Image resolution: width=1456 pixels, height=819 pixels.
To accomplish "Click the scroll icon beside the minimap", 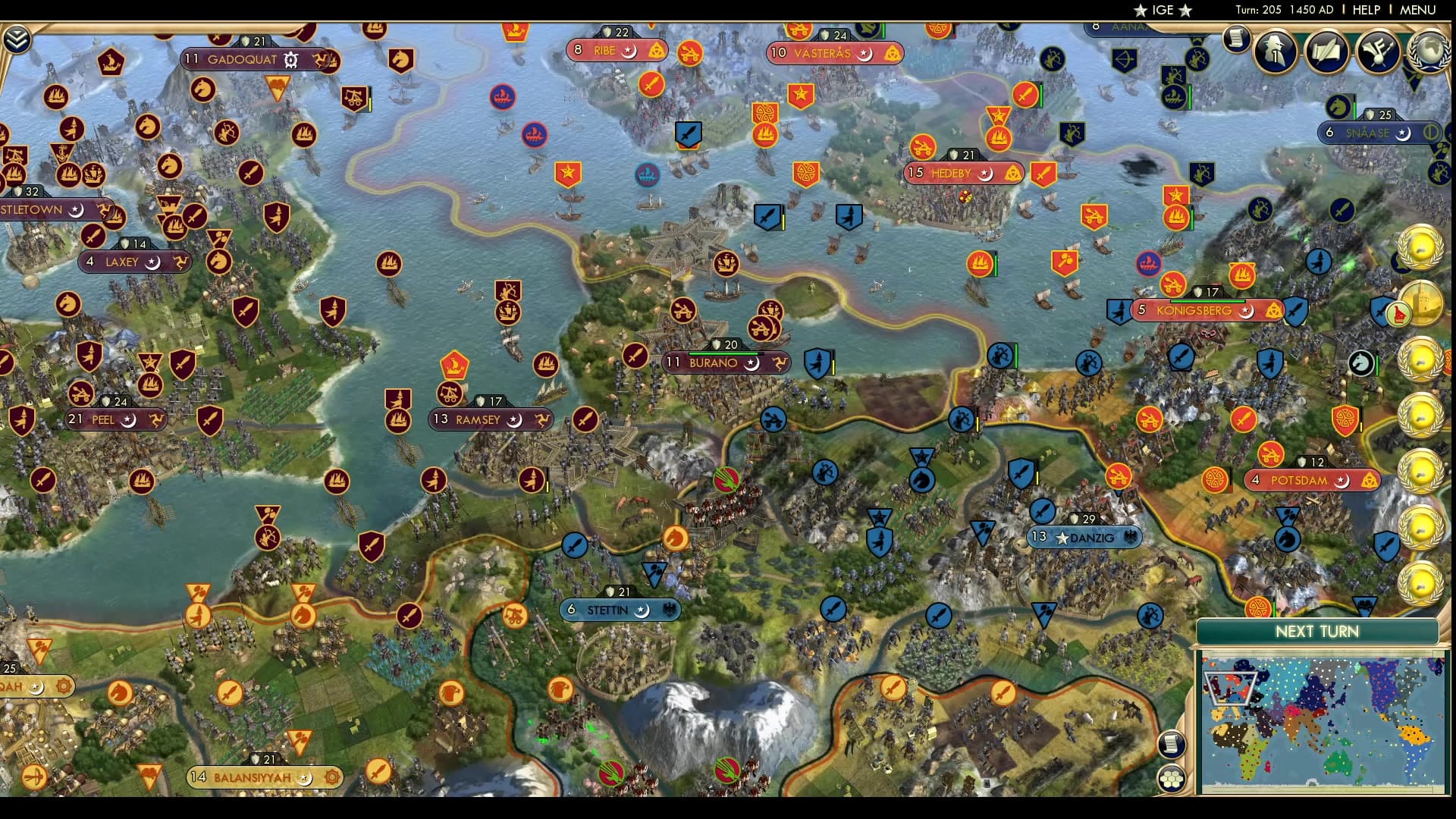I will pyautogui.click(x=1172, y=743).
